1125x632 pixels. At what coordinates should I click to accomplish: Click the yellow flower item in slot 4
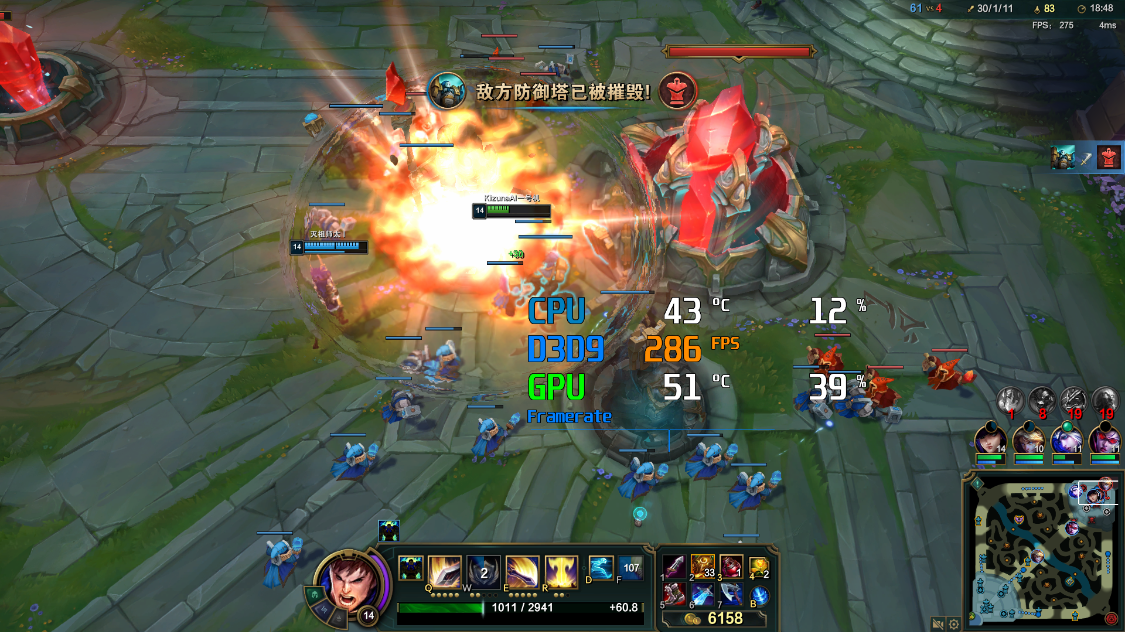(760, 567)
